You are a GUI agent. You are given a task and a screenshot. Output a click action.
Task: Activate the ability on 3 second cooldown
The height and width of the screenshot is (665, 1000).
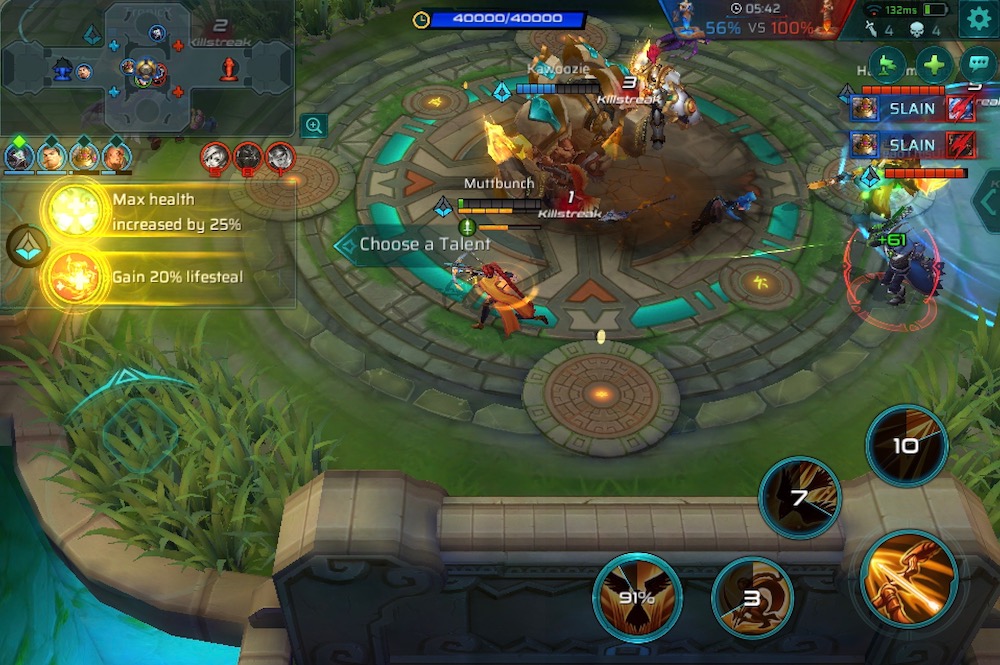(752, 599)
